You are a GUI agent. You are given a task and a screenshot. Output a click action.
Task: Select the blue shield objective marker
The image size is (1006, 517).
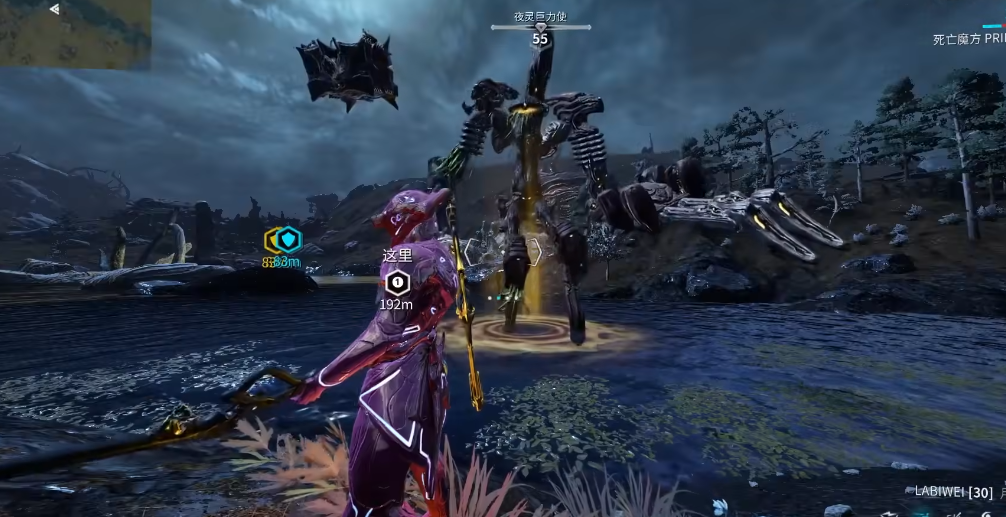(x=288, y=239)
